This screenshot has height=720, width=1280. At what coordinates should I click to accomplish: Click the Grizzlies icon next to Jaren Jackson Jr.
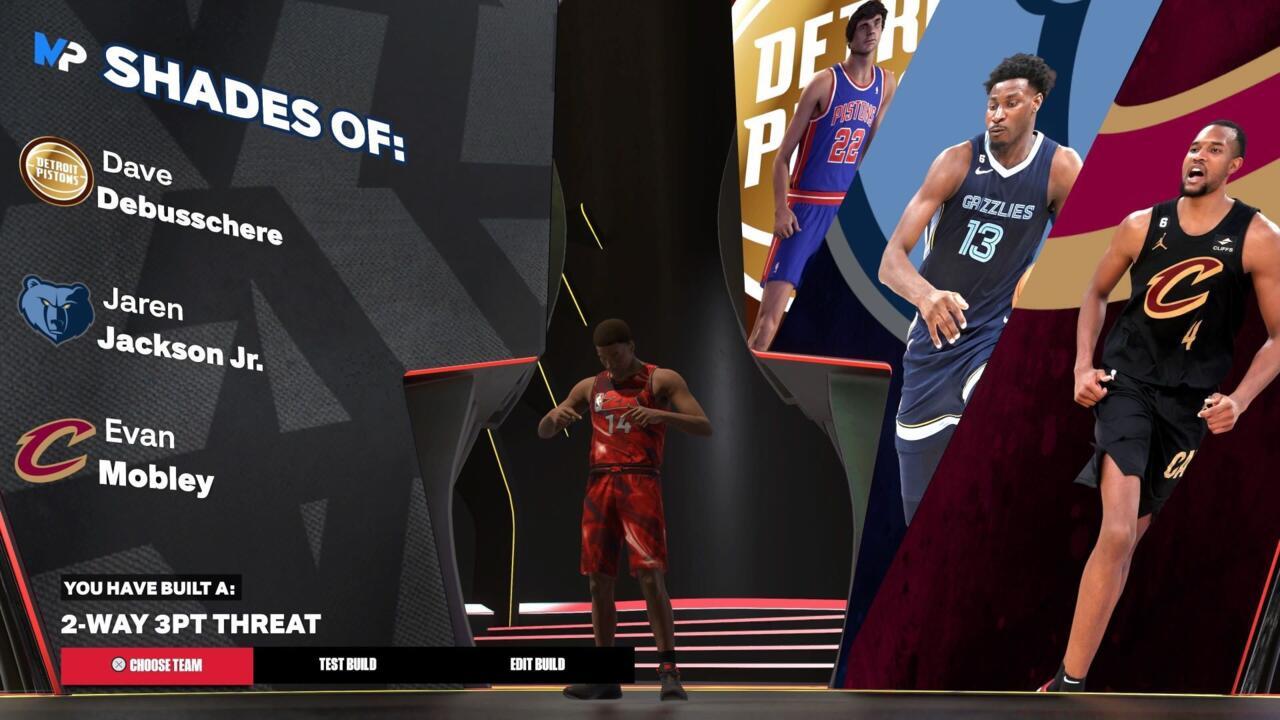[x=55, y=311]
